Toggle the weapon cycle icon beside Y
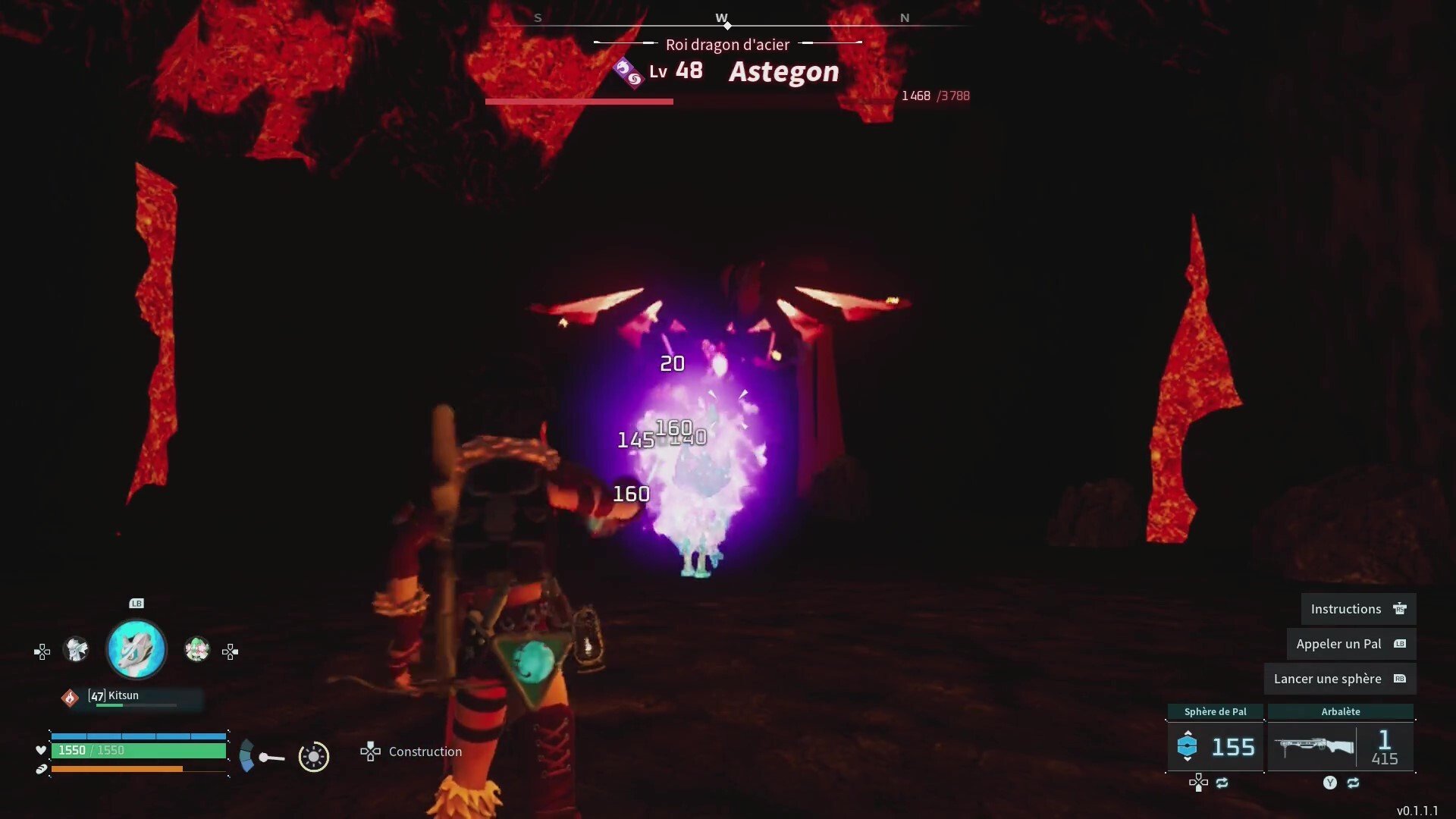 [x=1353, y=783]
